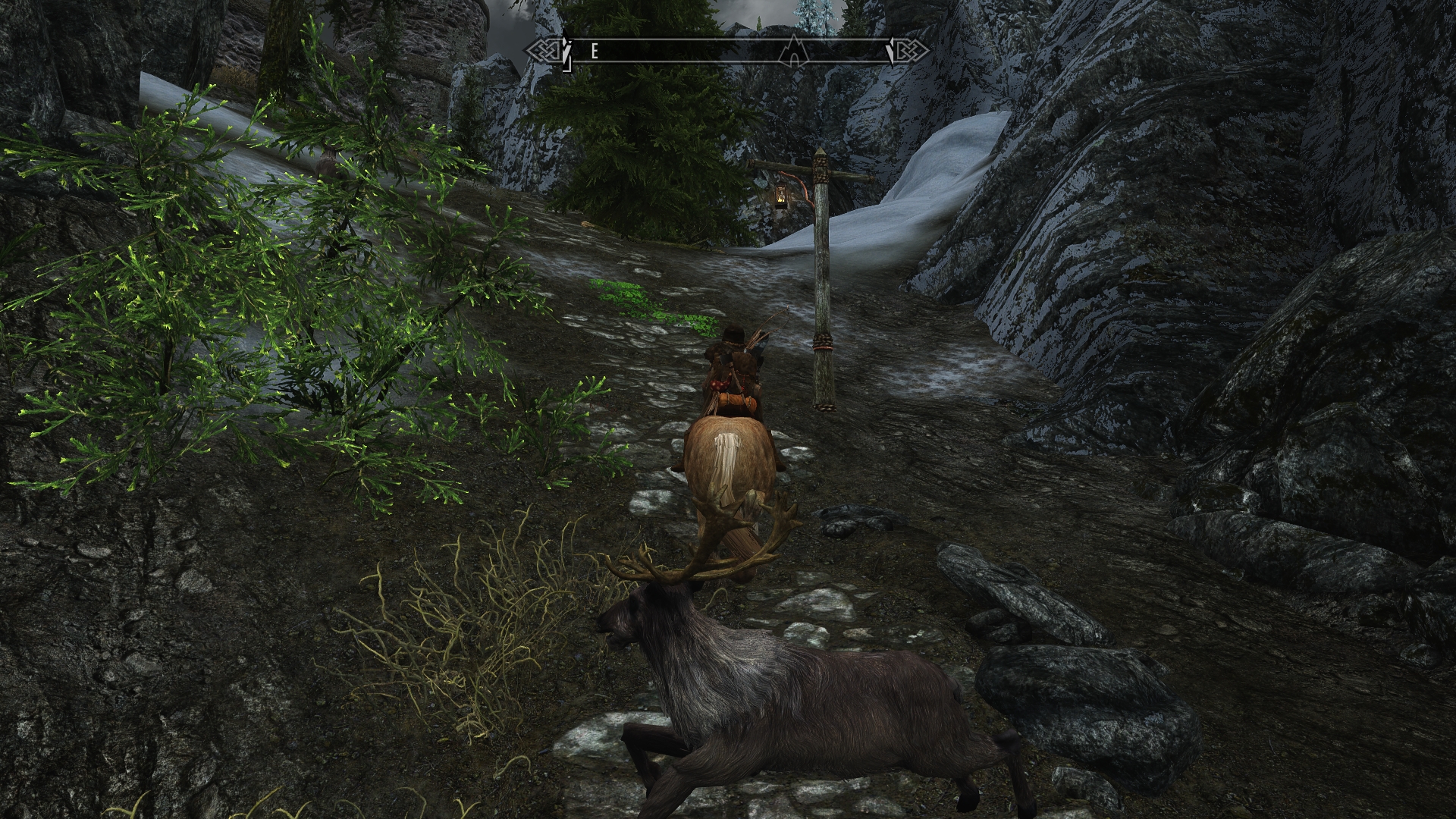Click the mountain cave marker on the compass
This screenshot has height=819, width=1456.
(x=792, y=50)
